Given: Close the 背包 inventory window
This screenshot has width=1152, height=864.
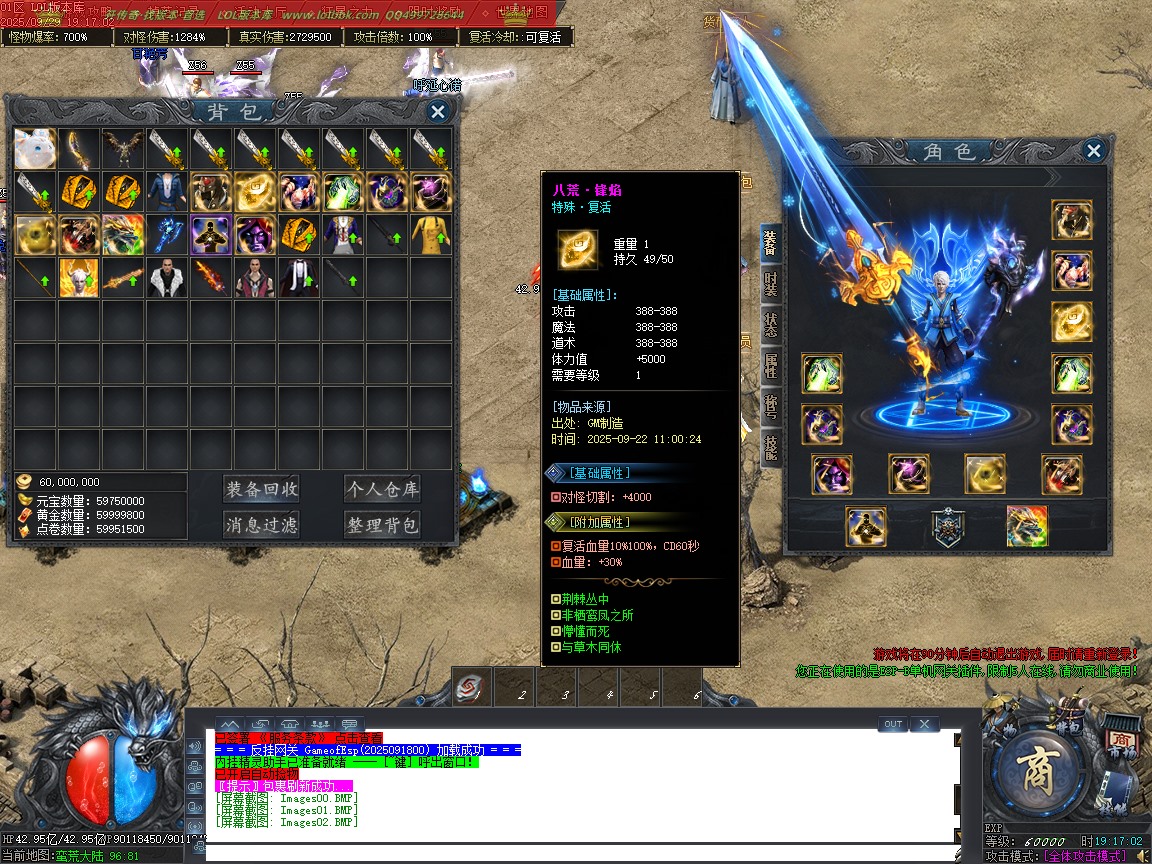Looking at the screenshot, I should point(437,112).
